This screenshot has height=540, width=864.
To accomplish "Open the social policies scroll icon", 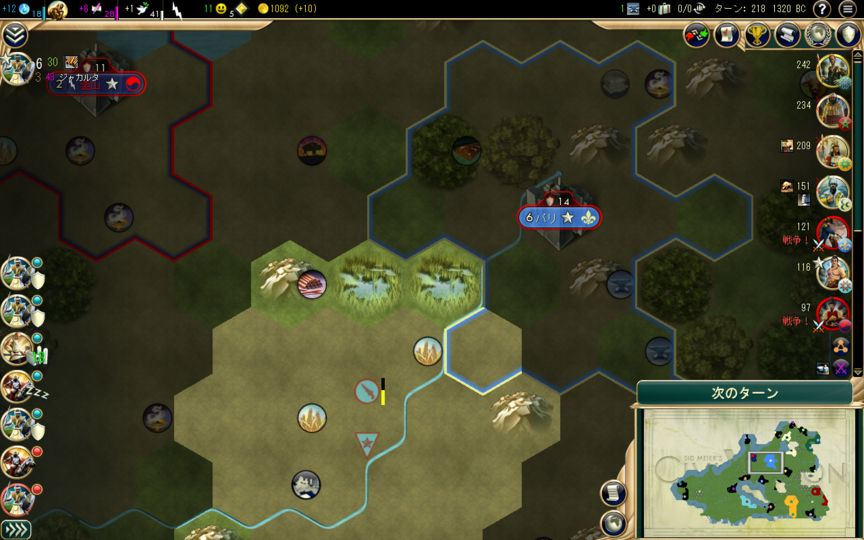I will tap(727, 36).
